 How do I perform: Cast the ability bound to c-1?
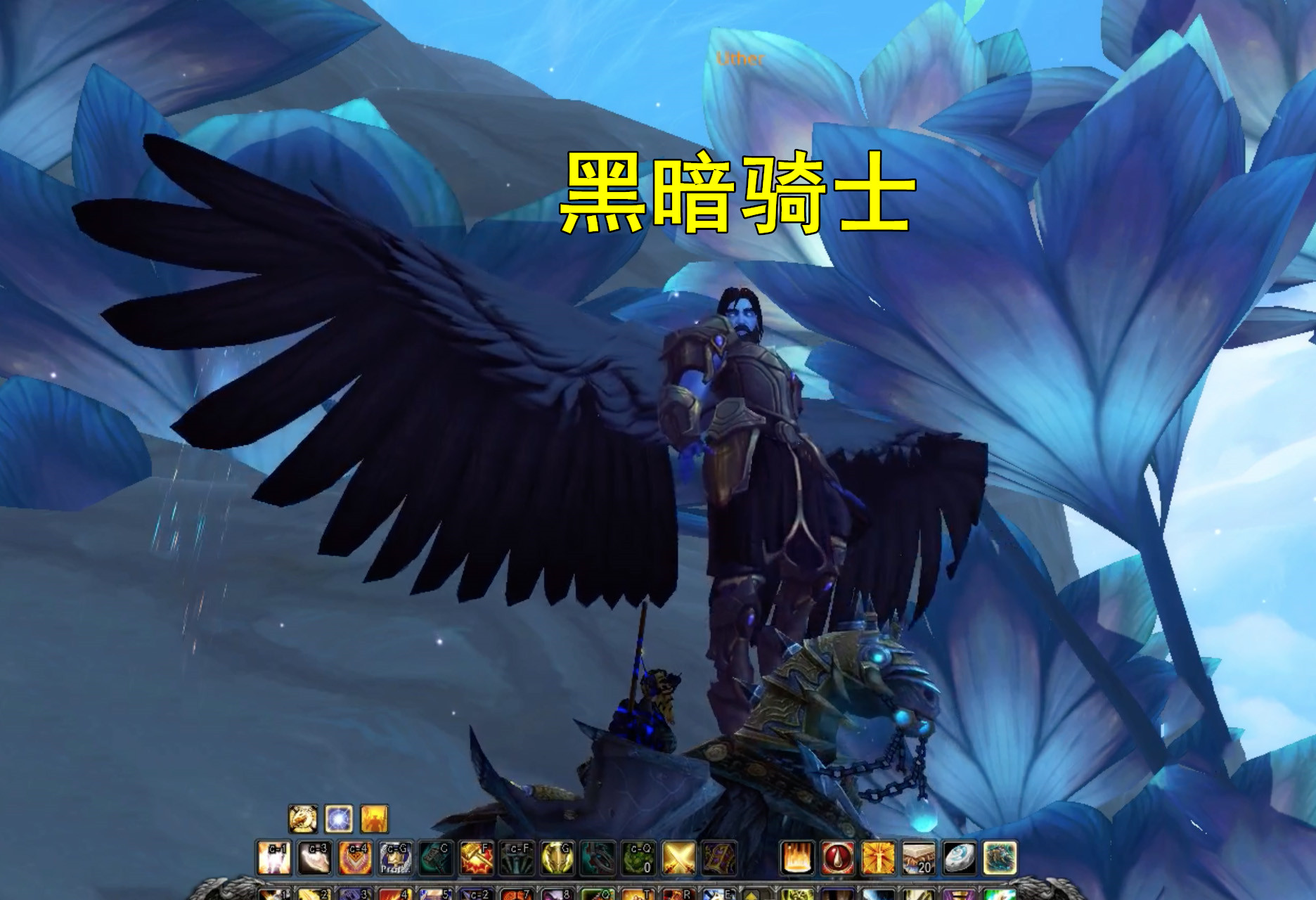click(273, 856)
